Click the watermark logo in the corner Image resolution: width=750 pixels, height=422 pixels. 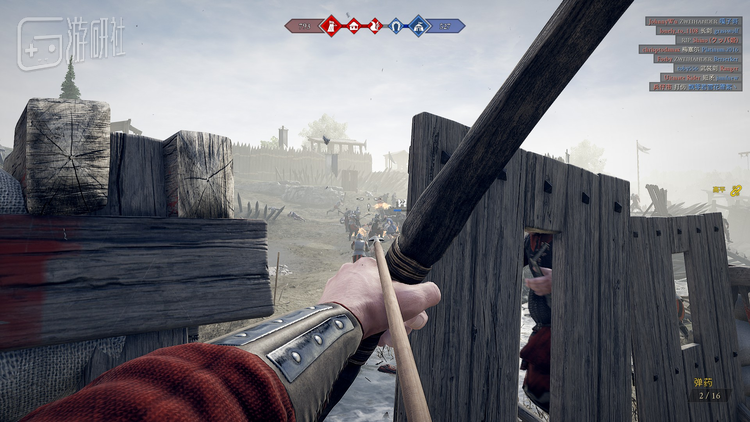[70, 43]
